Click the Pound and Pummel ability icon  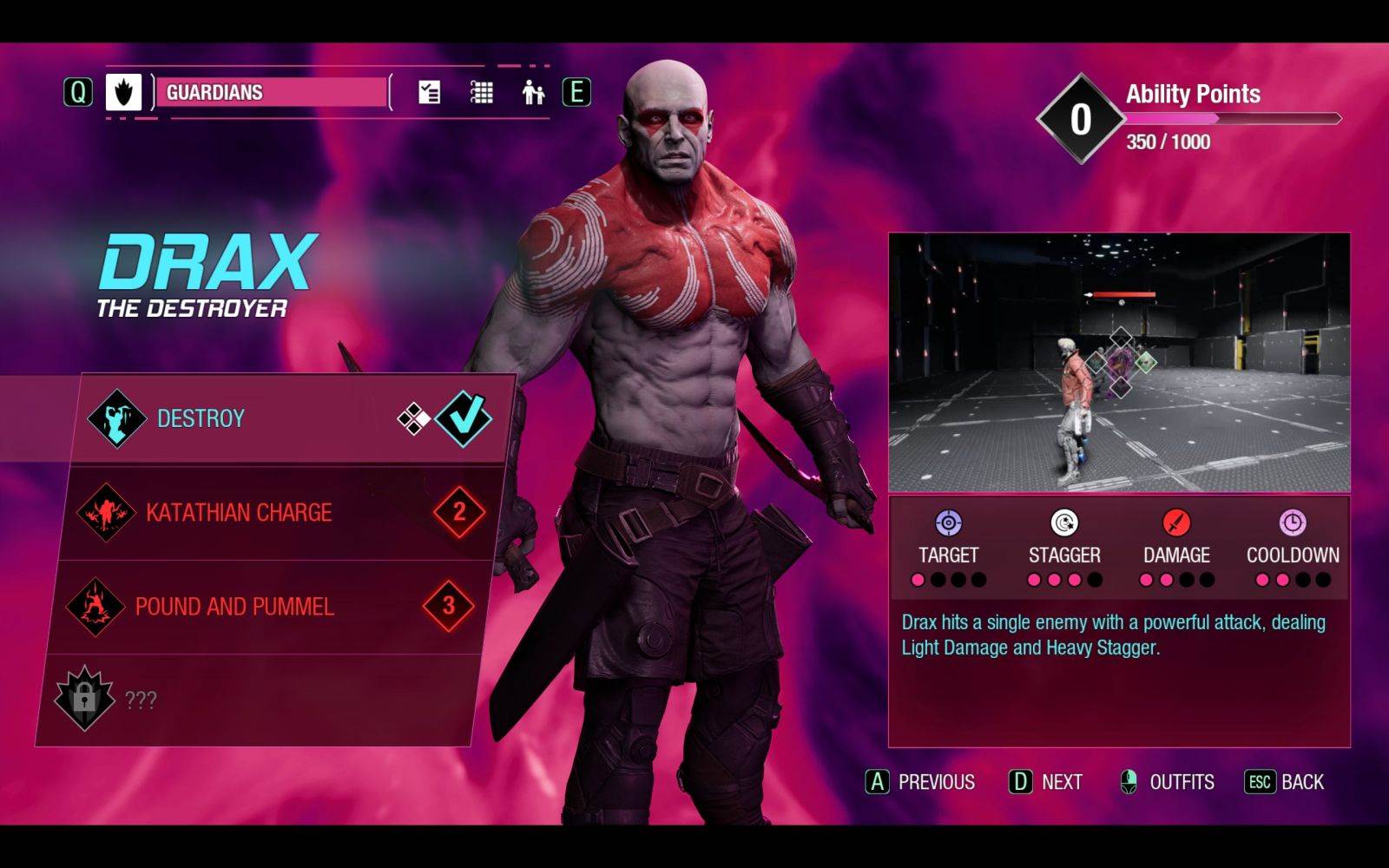tap(95, 606)
